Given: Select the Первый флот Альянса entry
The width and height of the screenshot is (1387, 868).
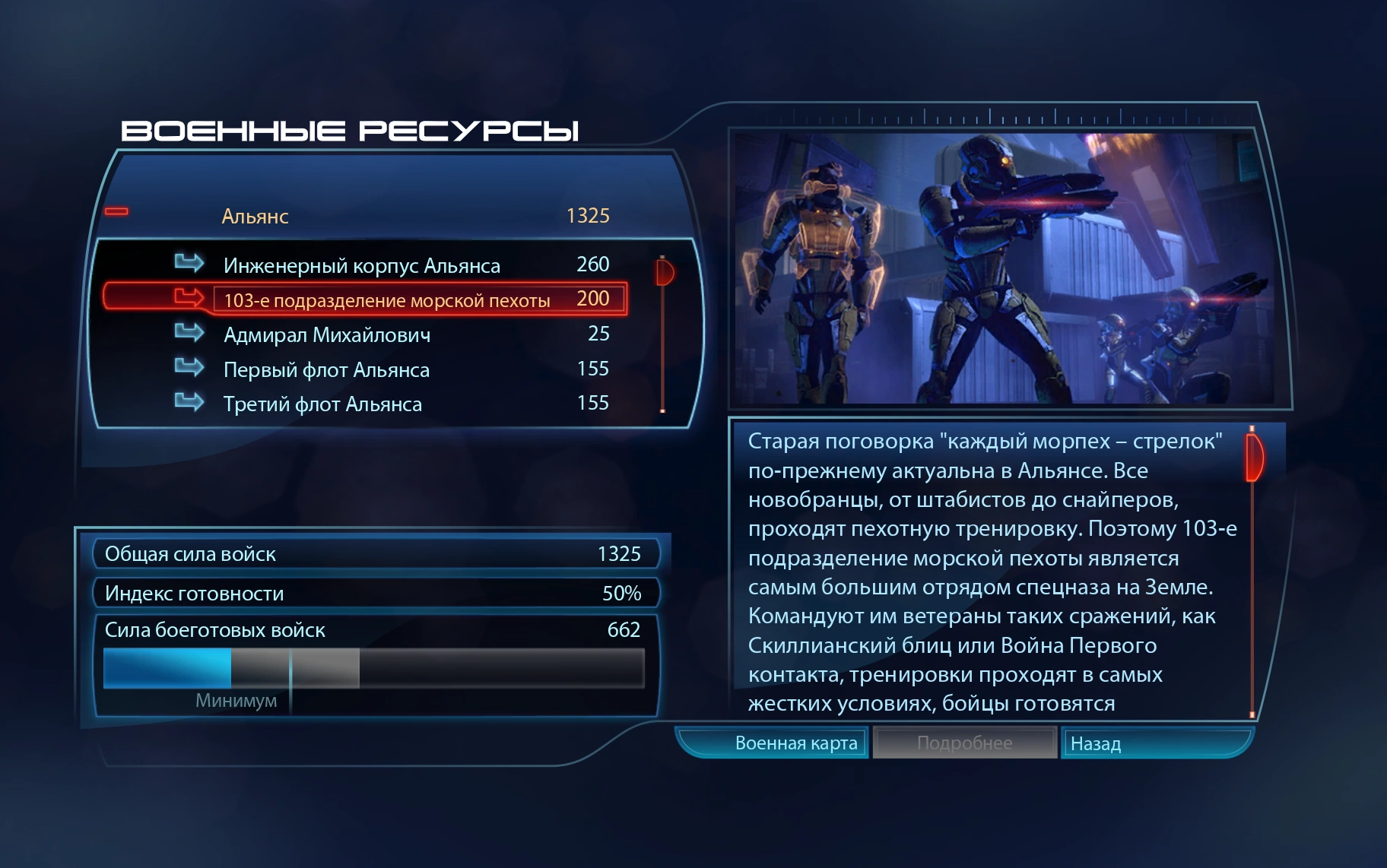Looking at the screenshot, I should (327, 369).
